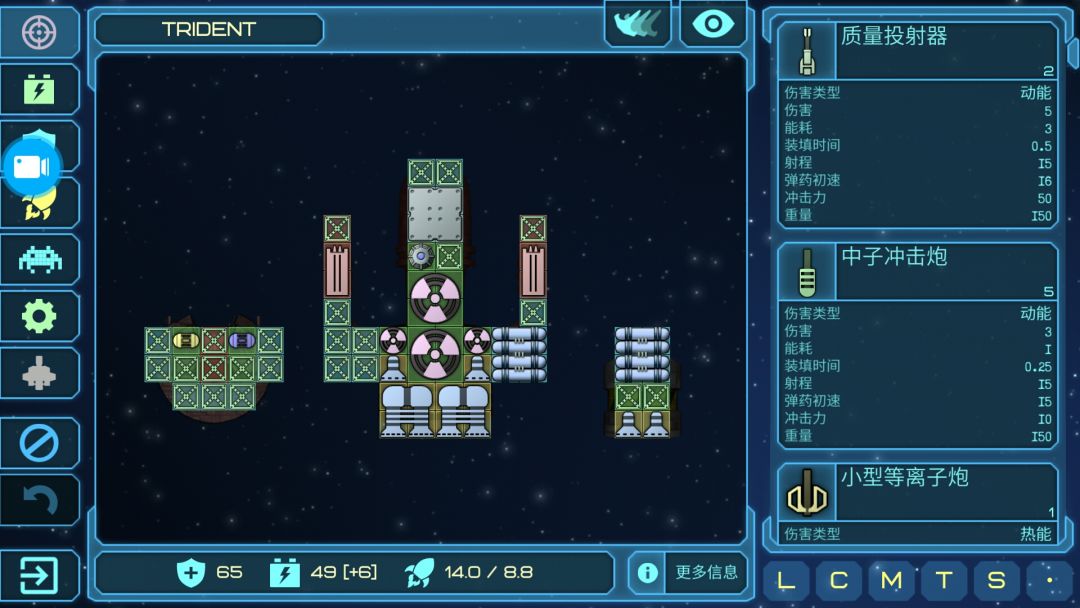
Task: Open 更多信息 details
Action: [688, 573]
